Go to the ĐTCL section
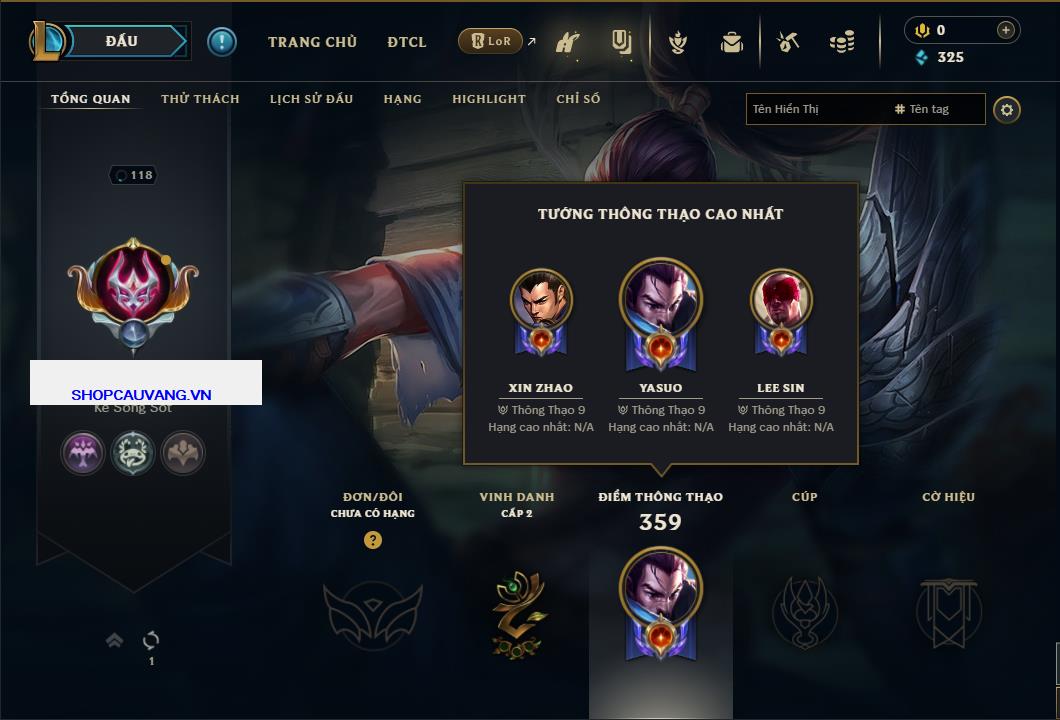 point(407,42)
